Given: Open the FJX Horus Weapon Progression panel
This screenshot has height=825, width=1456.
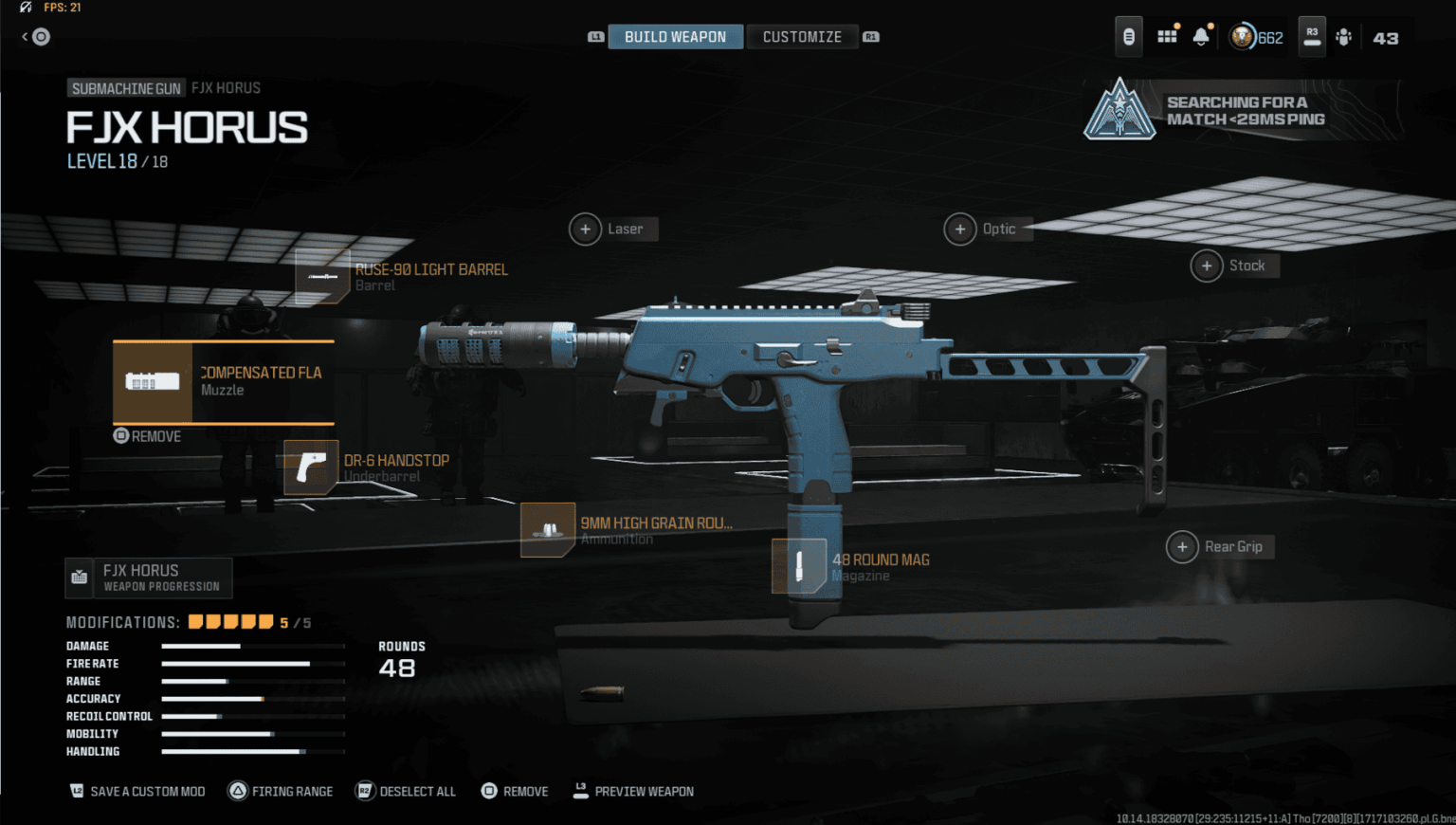Looking at the screenshot, I should (x=148, y=577).
